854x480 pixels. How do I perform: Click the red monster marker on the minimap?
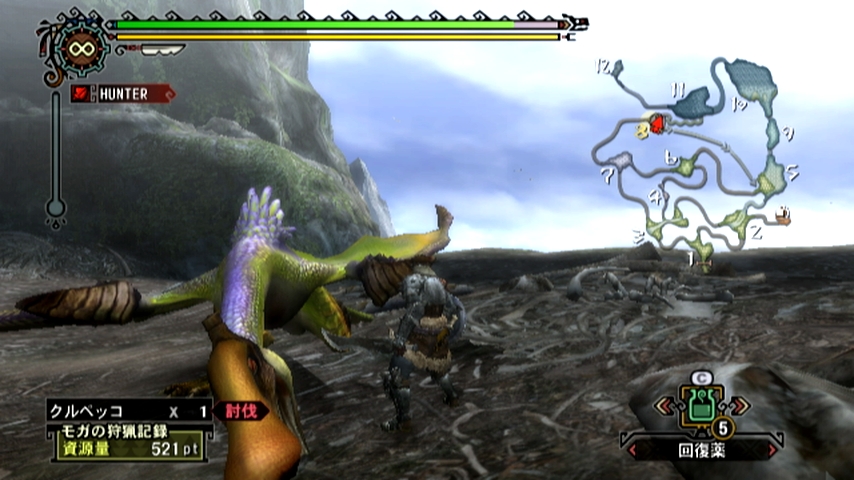pos(657,123)
